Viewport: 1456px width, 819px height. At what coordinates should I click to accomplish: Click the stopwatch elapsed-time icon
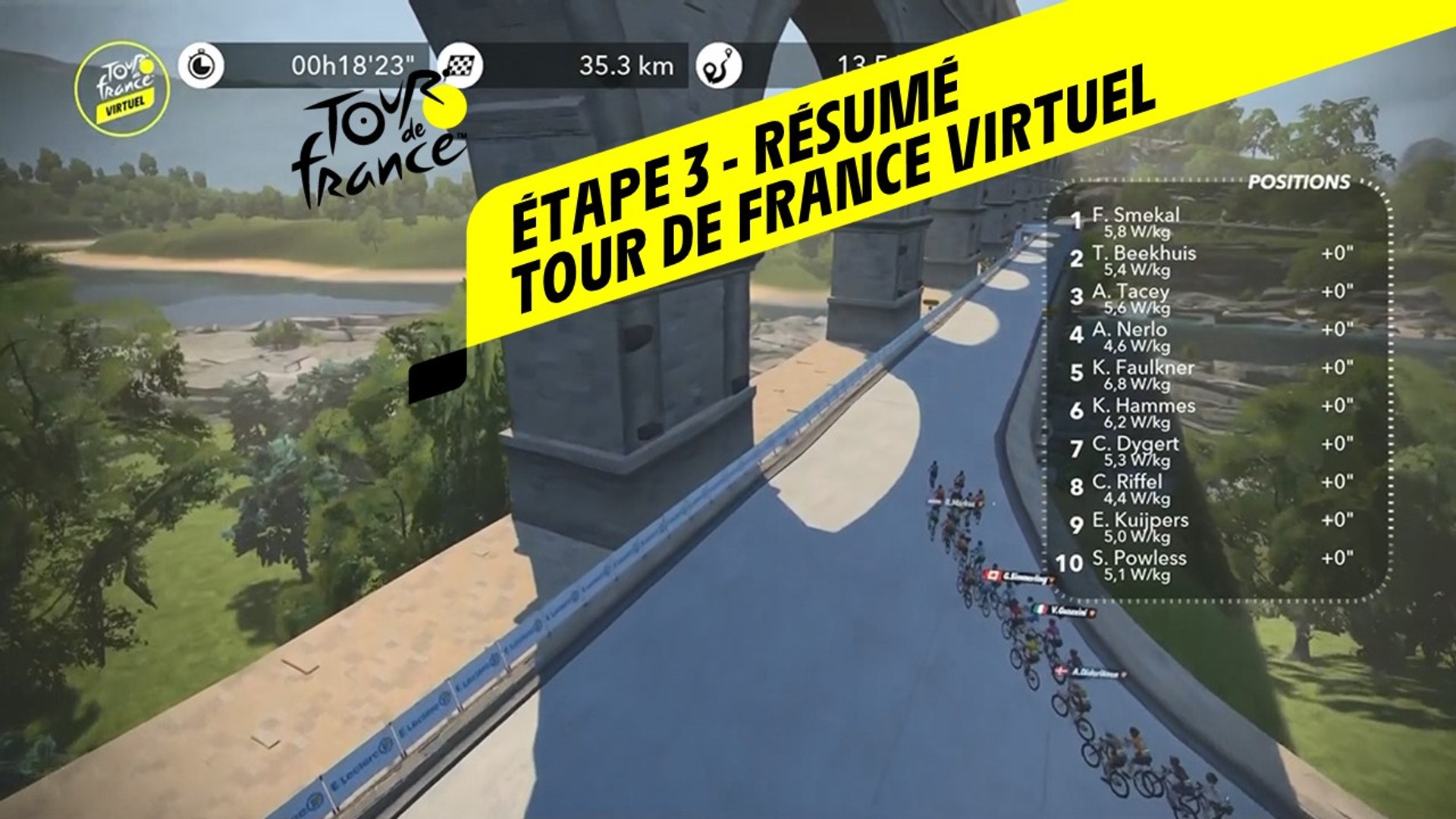tap(201, 65)
